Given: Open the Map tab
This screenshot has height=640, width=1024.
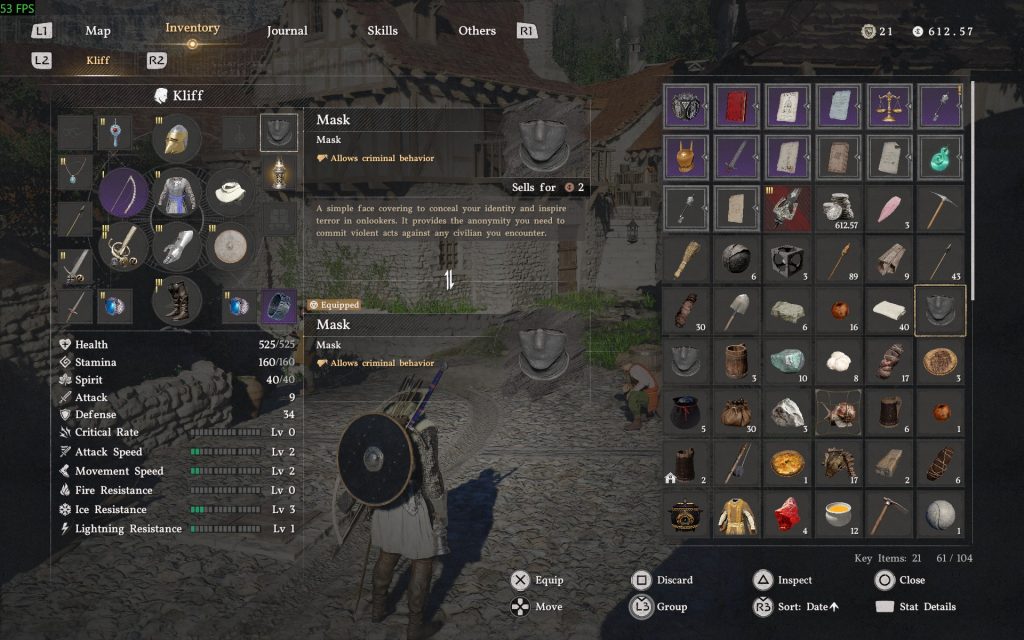Looking at the screenshot, I should click(x=98, y=31).
